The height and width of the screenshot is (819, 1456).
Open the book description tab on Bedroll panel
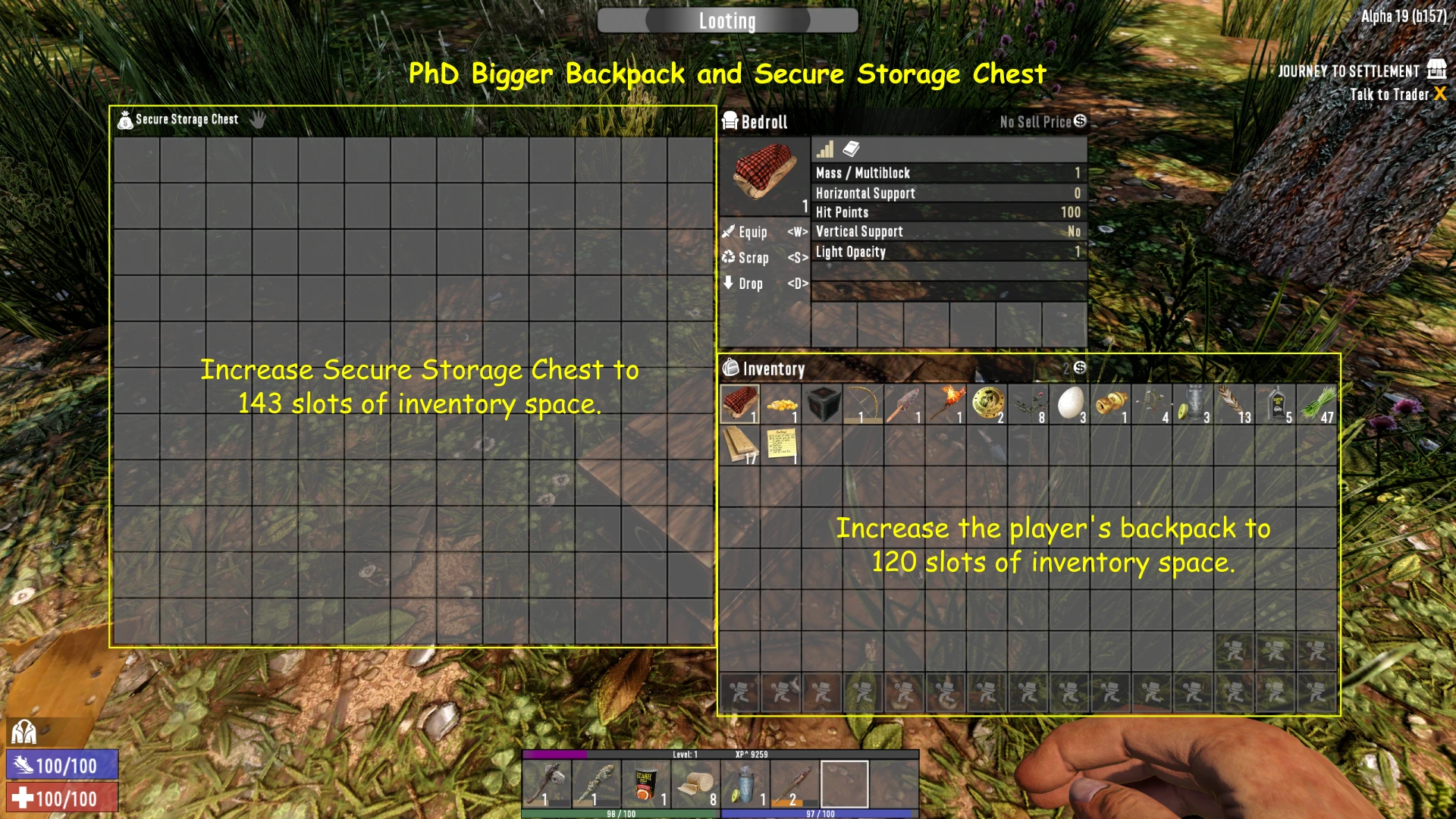(x=851, y=150)
